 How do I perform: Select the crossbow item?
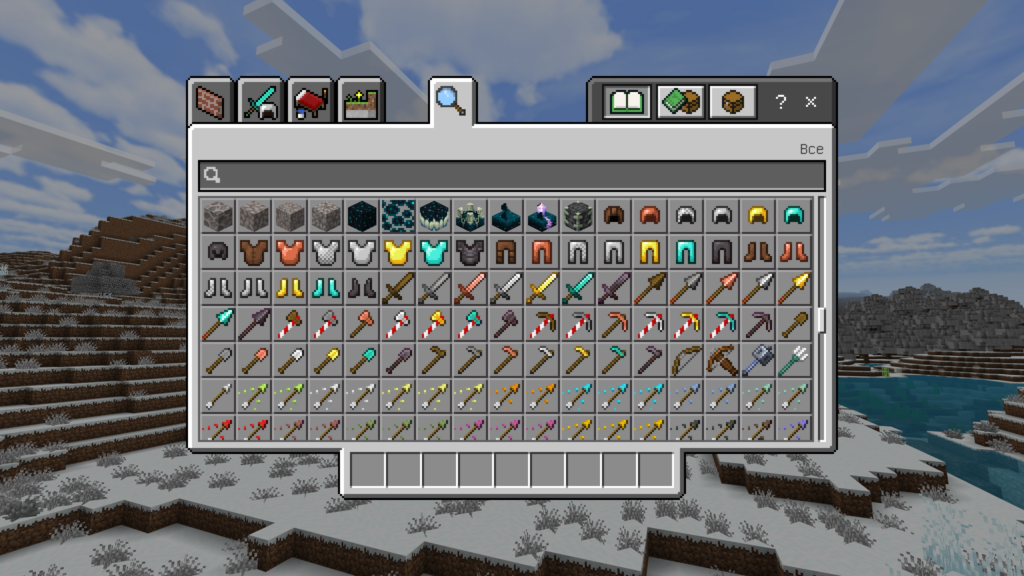point(721,360)
